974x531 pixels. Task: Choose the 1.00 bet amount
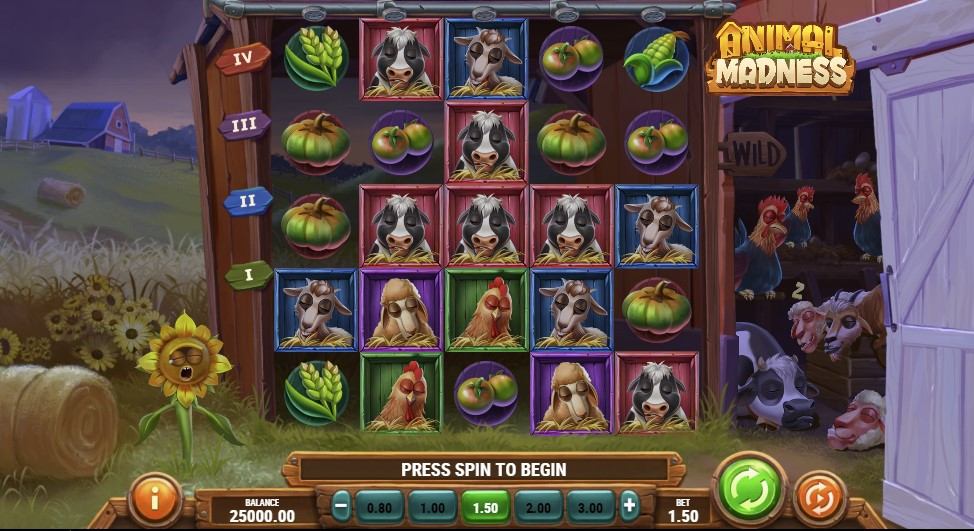pos(433,506)
